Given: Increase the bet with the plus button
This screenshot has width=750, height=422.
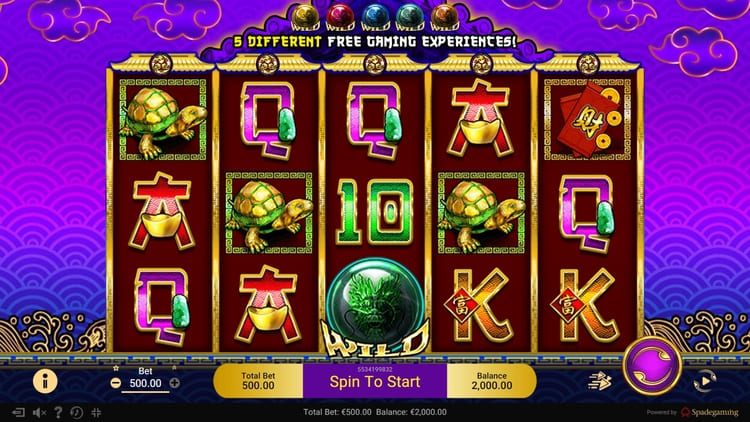Looking at the screenshot, I should [x=175, y=383].
